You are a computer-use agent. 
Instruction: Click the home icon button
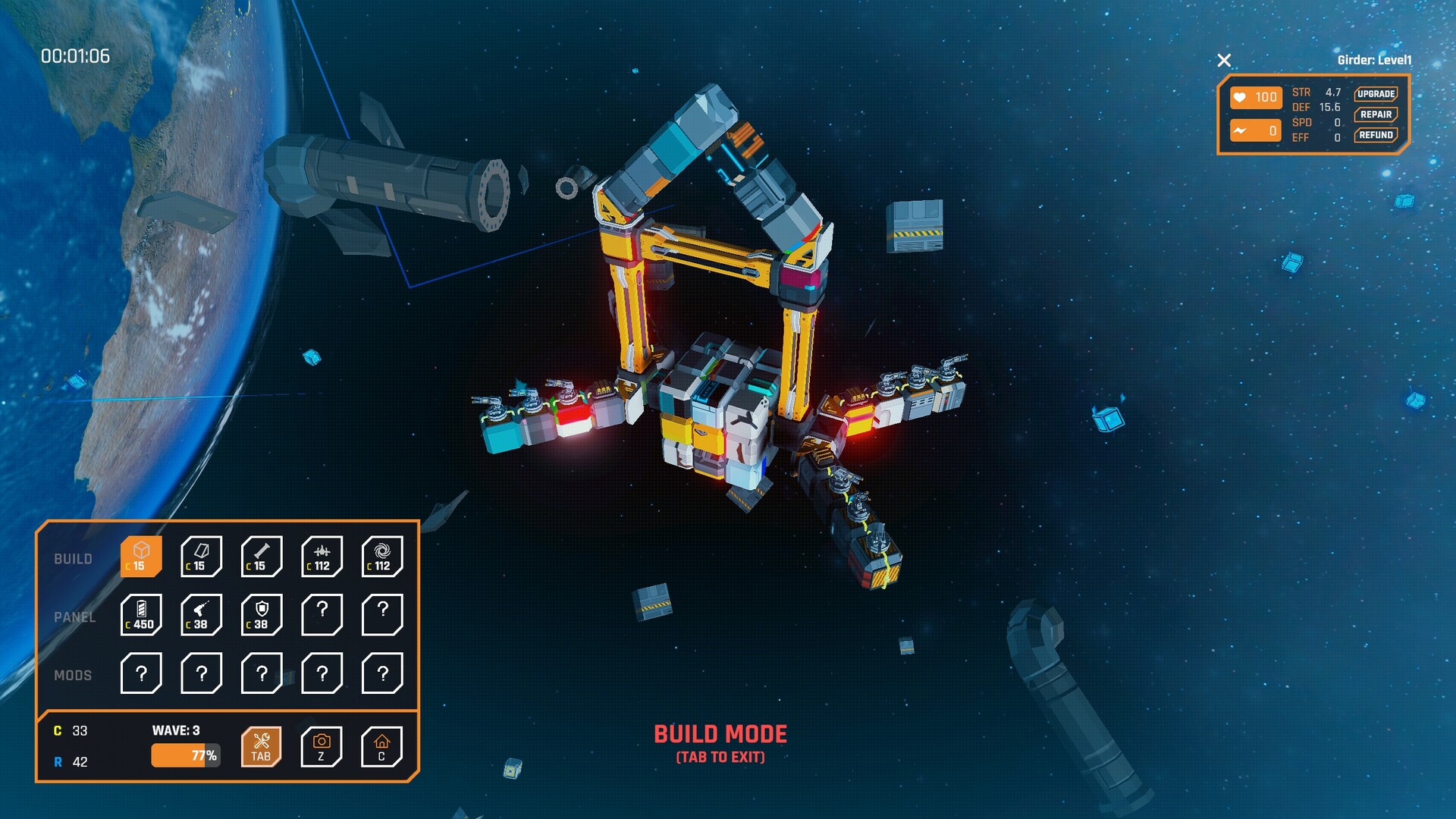click(x=381, y=747)
